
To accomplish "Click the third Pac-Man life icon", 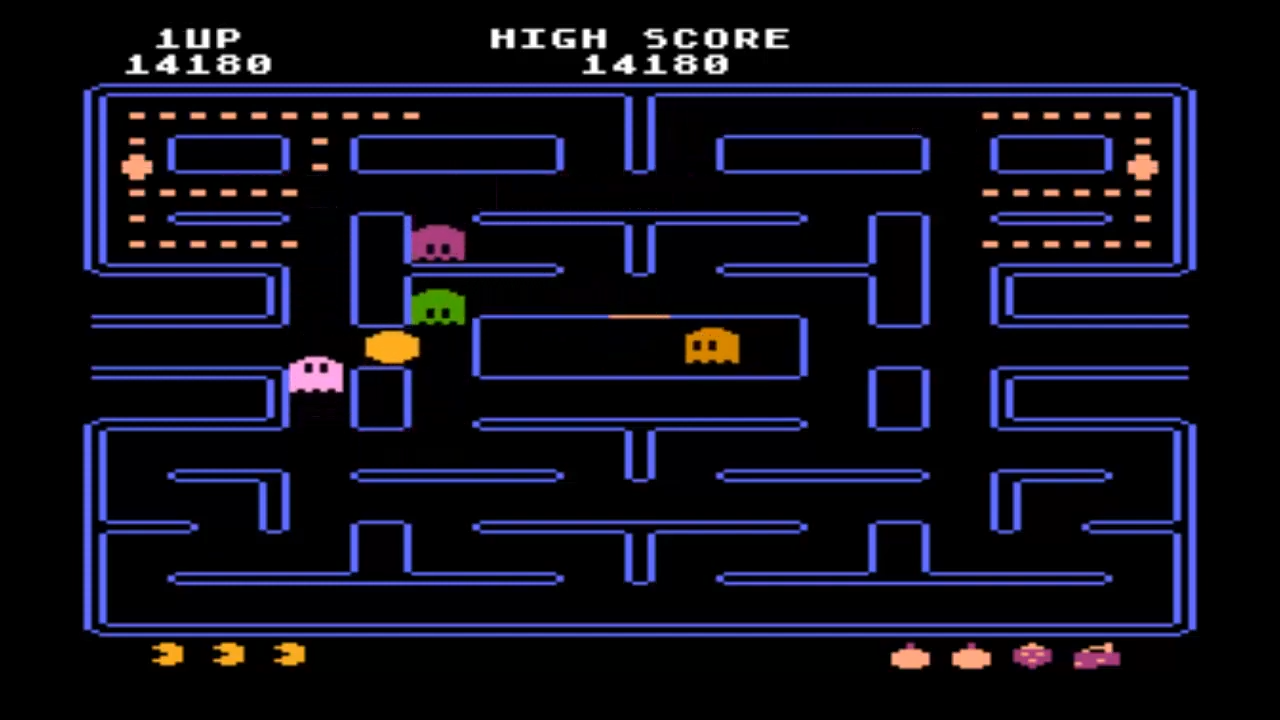I will pos(288,655).
